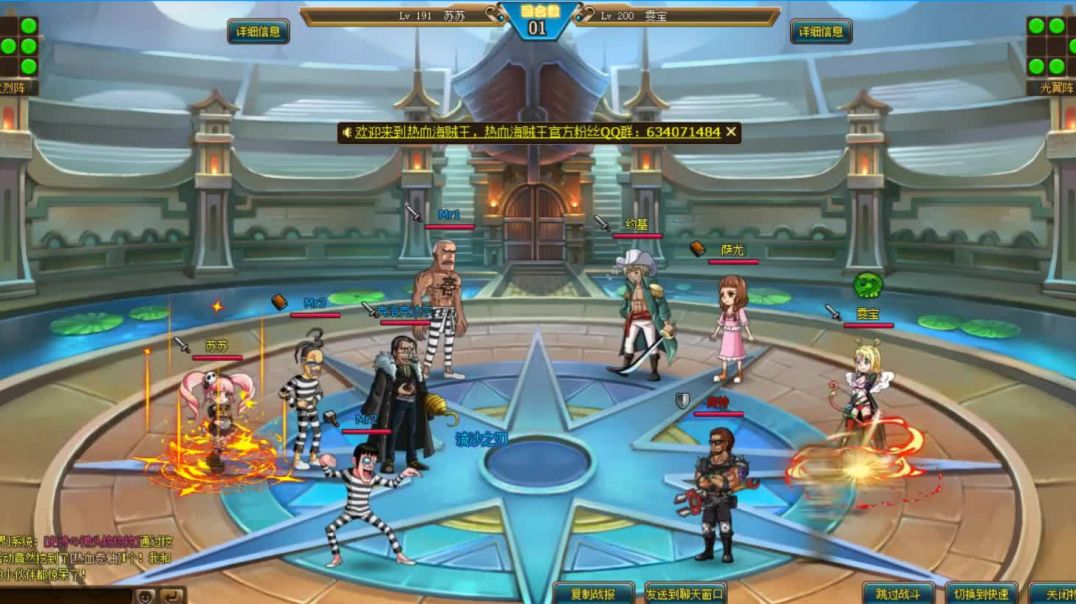
Task: Close the QQ群 announcement banner
Action: 731,132
